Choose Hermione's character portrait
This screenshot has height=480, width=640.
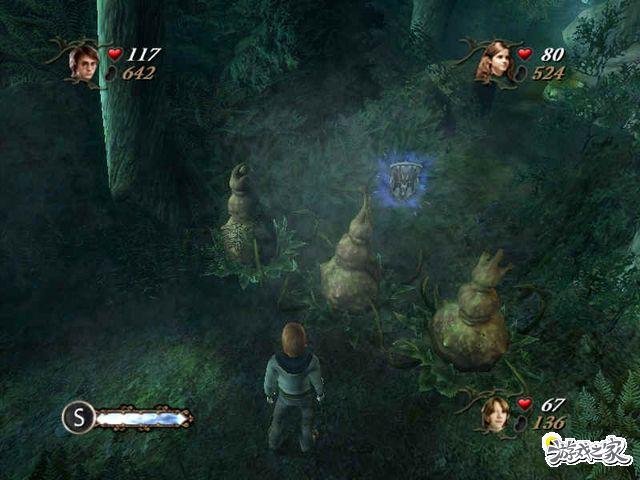coord(493,62)
